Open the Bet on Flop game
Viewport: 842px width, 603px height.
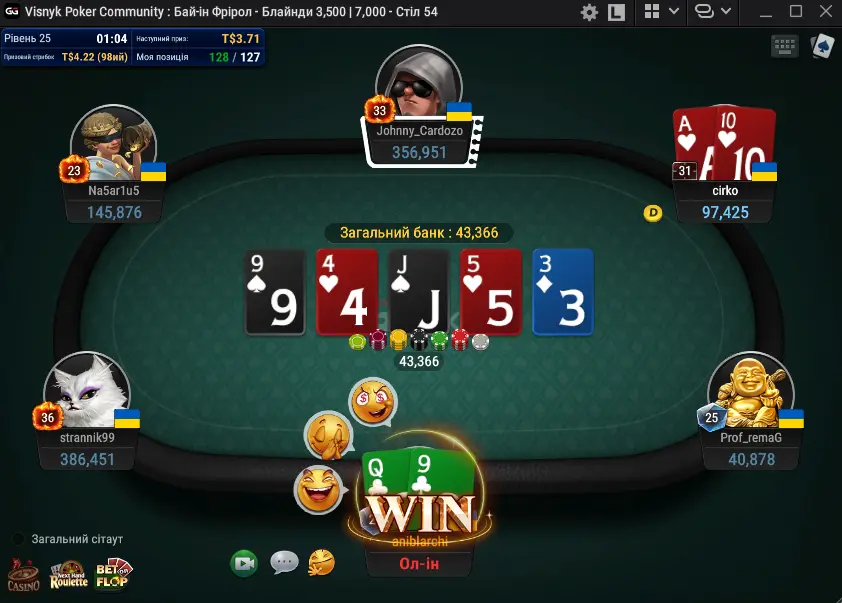click(113, 574)
